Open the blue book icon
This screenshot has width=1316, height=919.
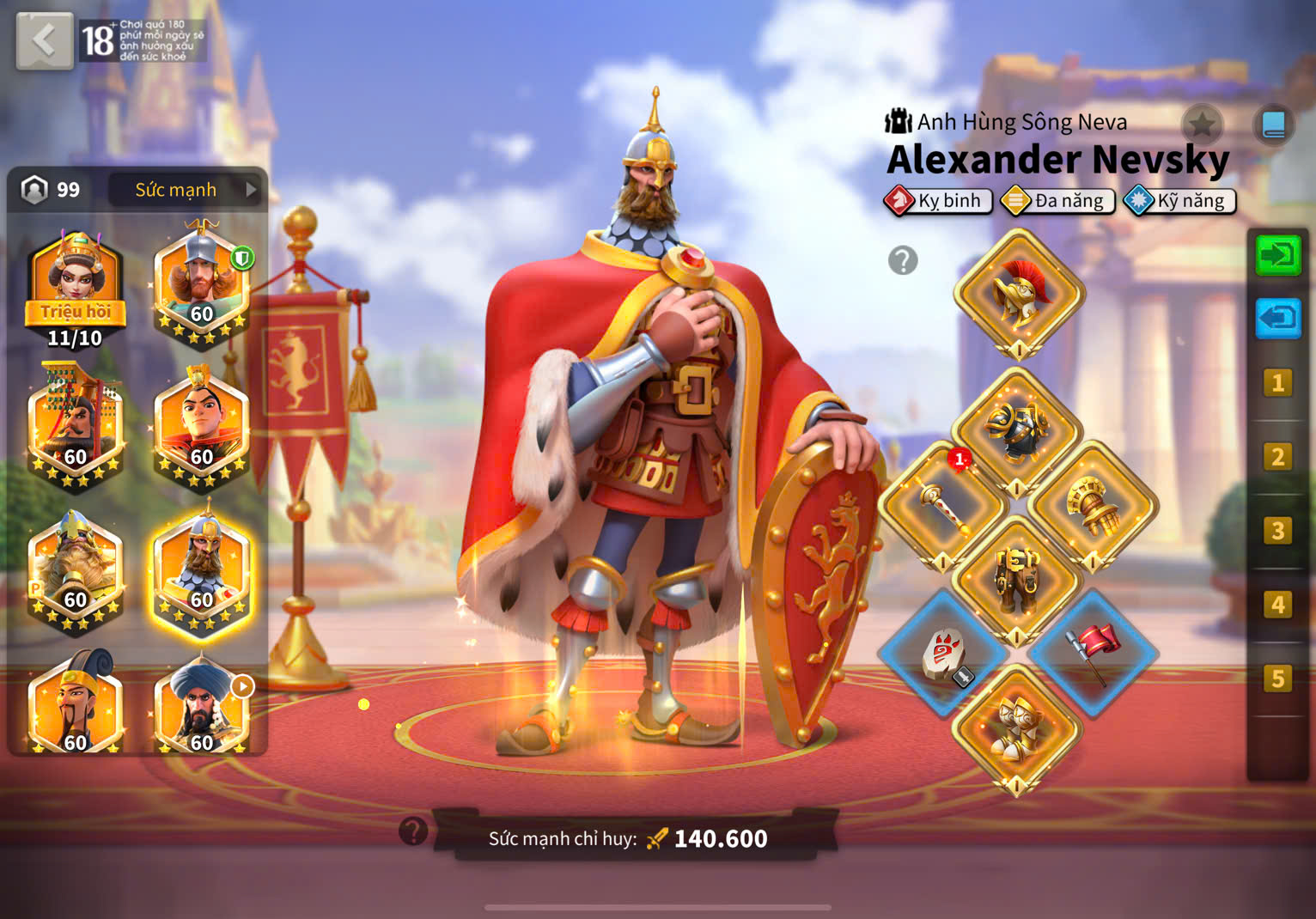click(1273, 125)
